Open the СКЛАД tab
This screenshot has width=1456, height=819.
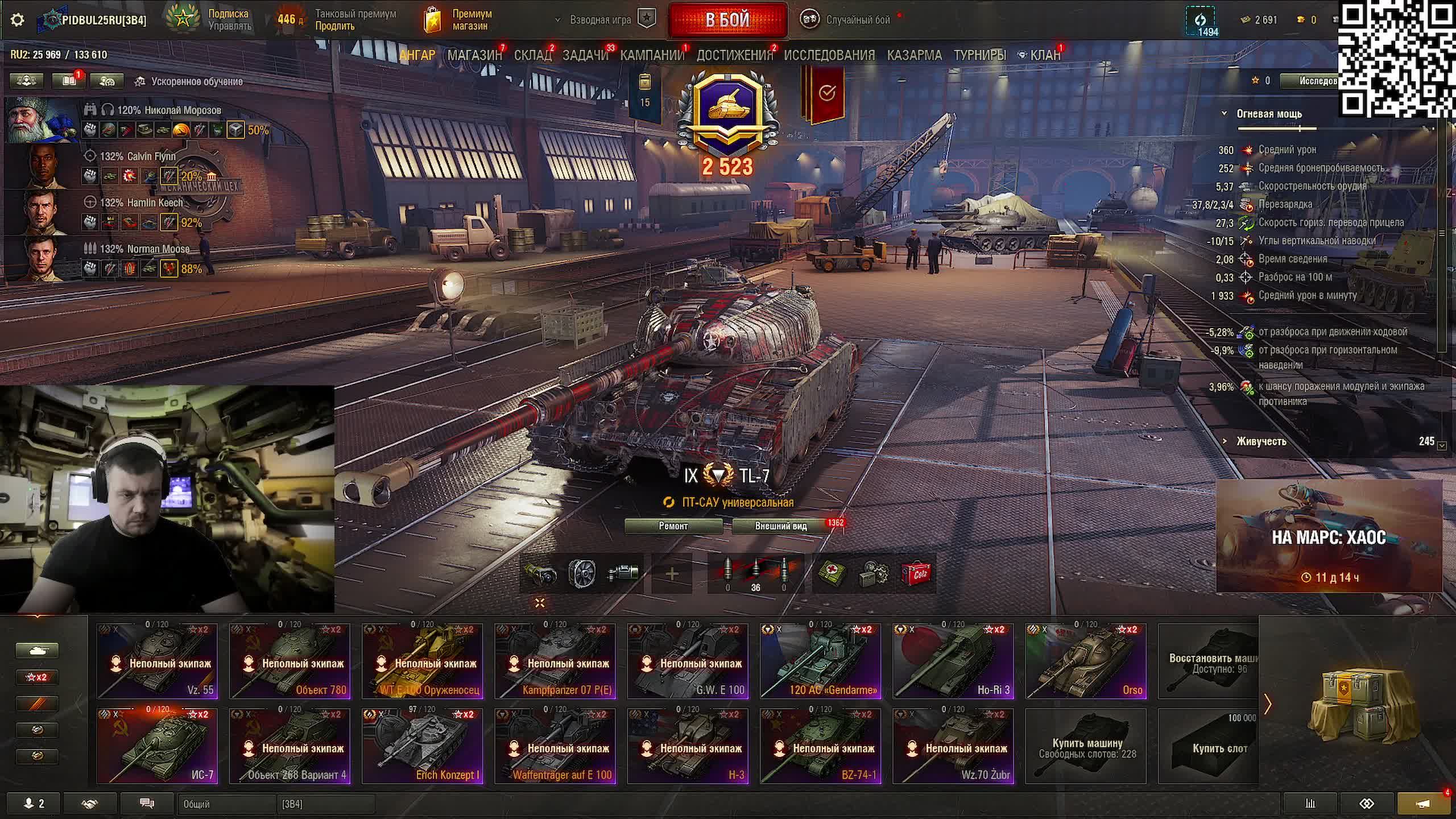tap(532, 55)
